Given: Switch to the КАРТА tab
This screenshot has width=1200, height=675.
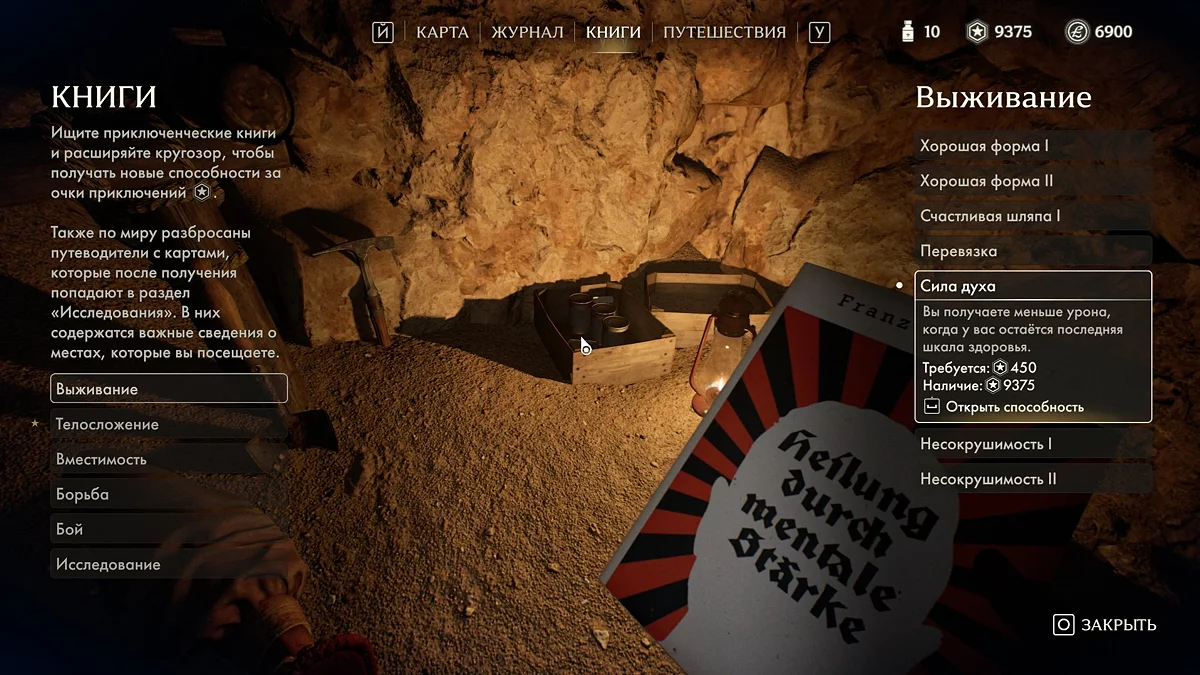Looking at the screenshot, I should pos(442,32).
